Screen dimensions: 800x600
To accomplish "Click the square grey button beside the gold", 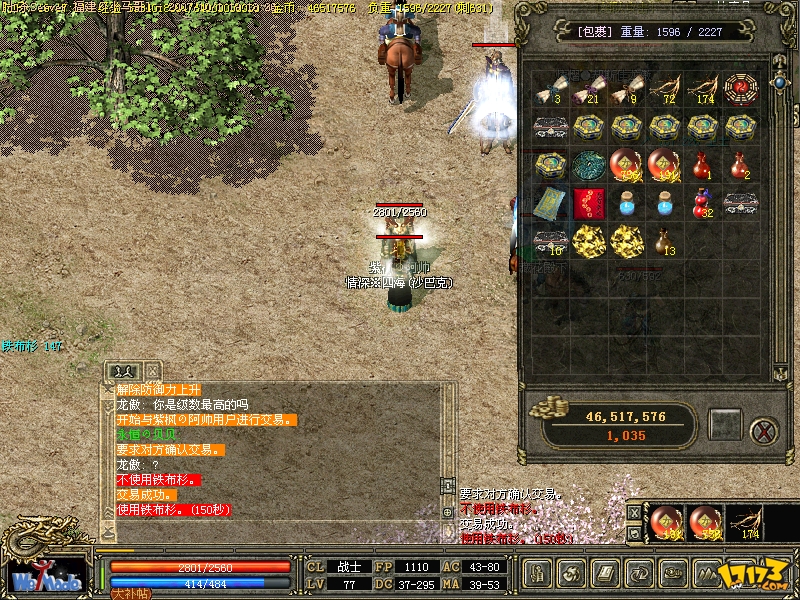I will coord(725,424).
